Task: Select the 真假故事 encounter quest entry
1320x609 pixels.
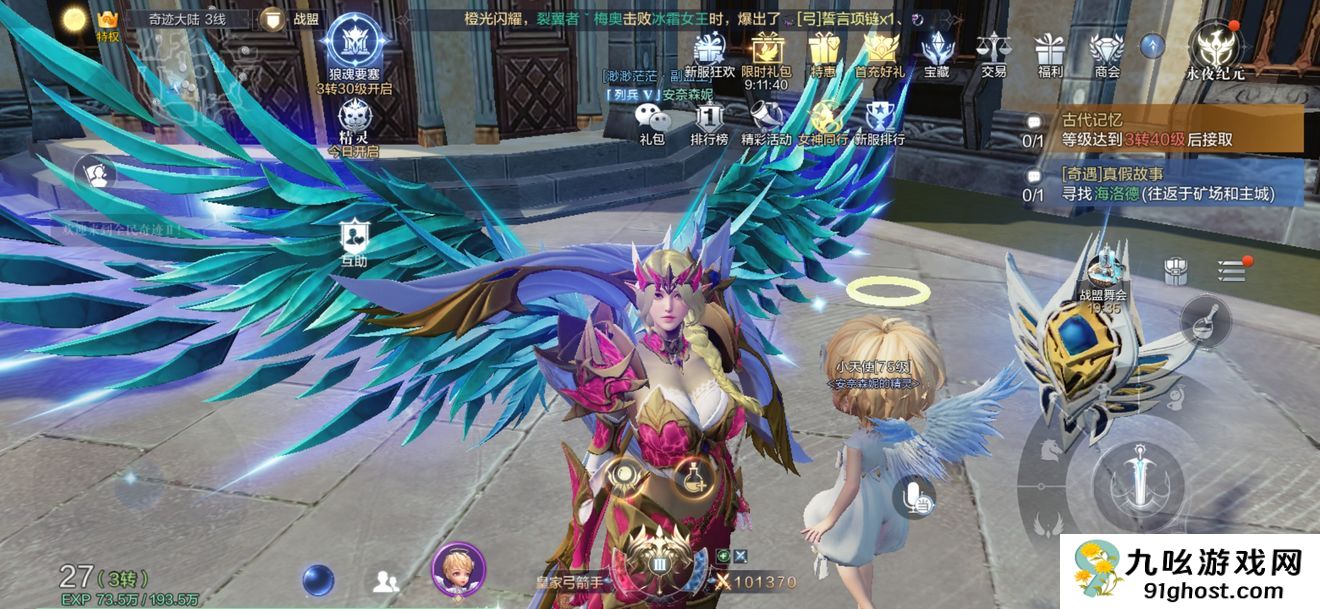Action: [1165, 184]
